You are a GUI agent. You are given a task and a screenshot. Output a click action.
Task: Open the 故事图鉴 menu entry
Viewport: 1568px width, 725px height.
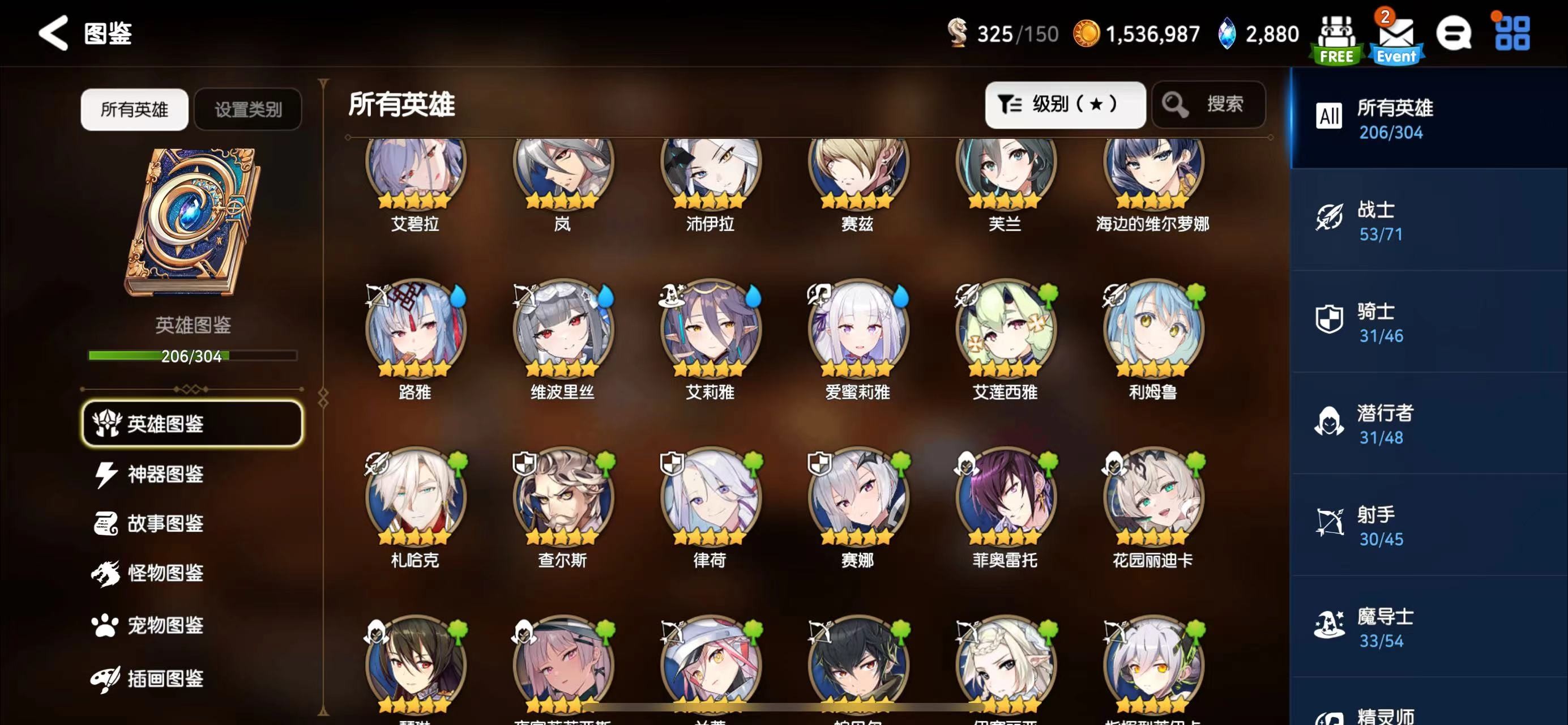click(164, 523)
